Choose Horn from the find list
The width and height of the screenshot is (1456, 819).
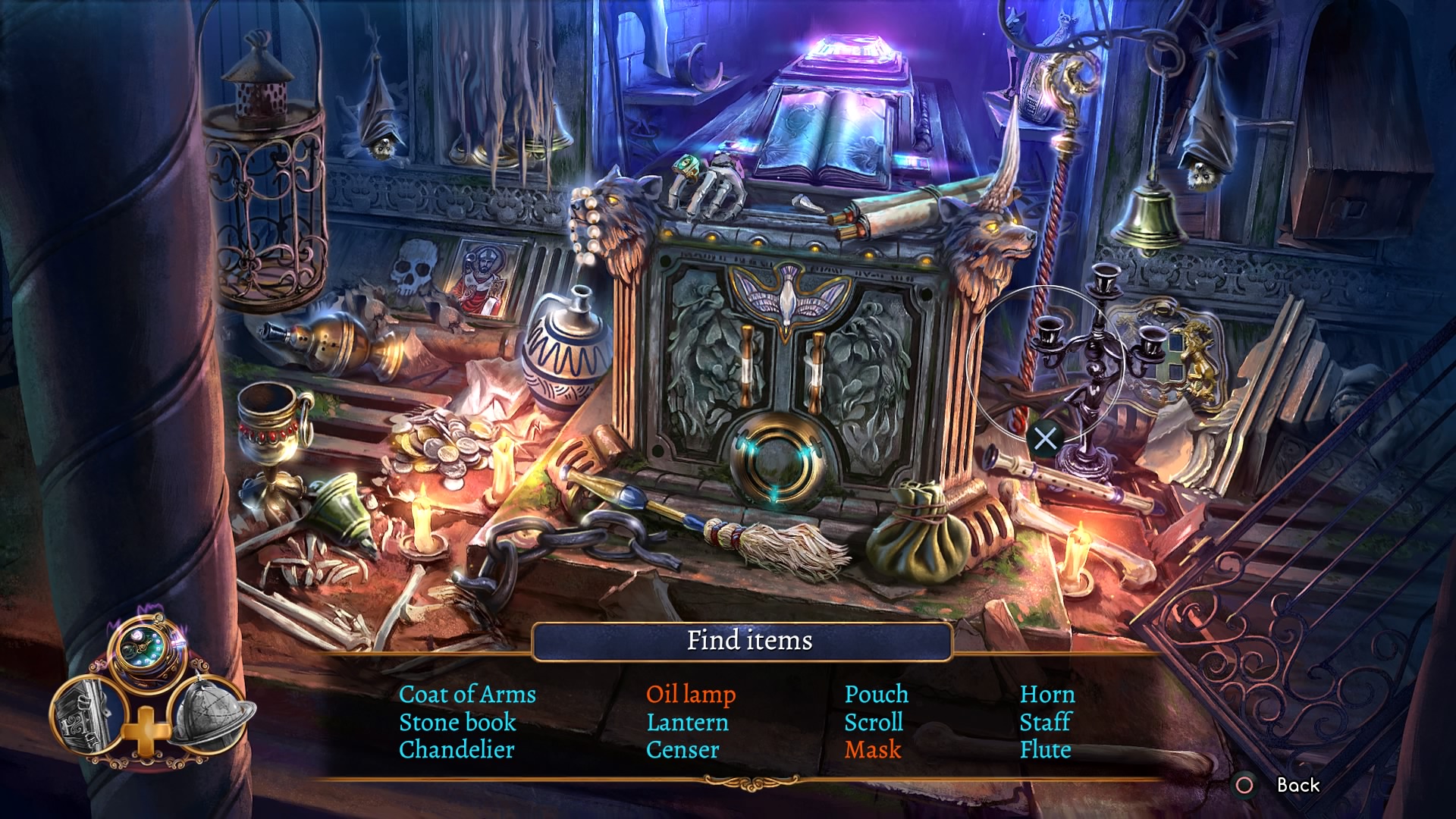(x=1047, y=694)
